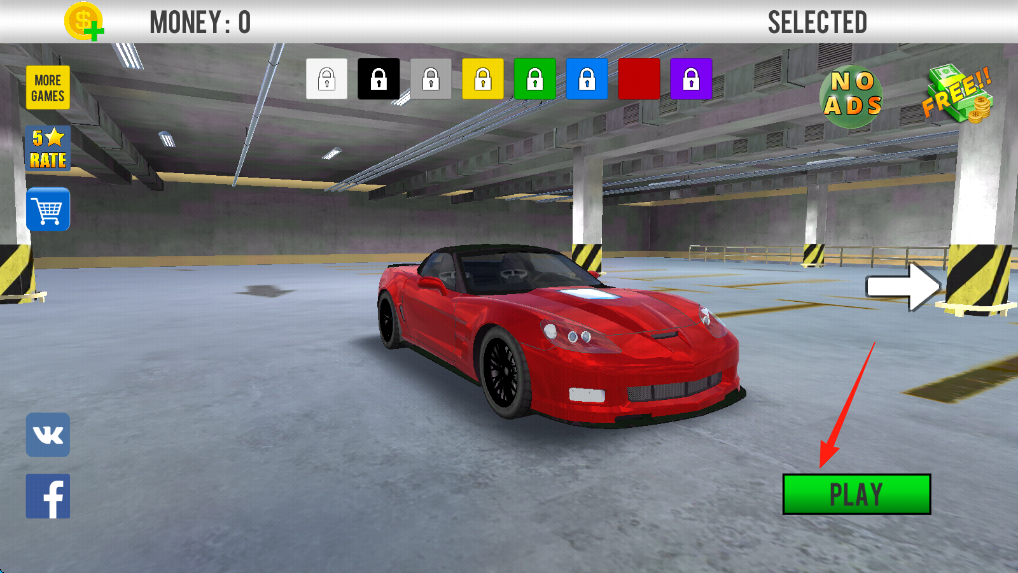1018x573 pixels.
Task: Add money with the coin plus icon
Action: click(x=84, y=21)
